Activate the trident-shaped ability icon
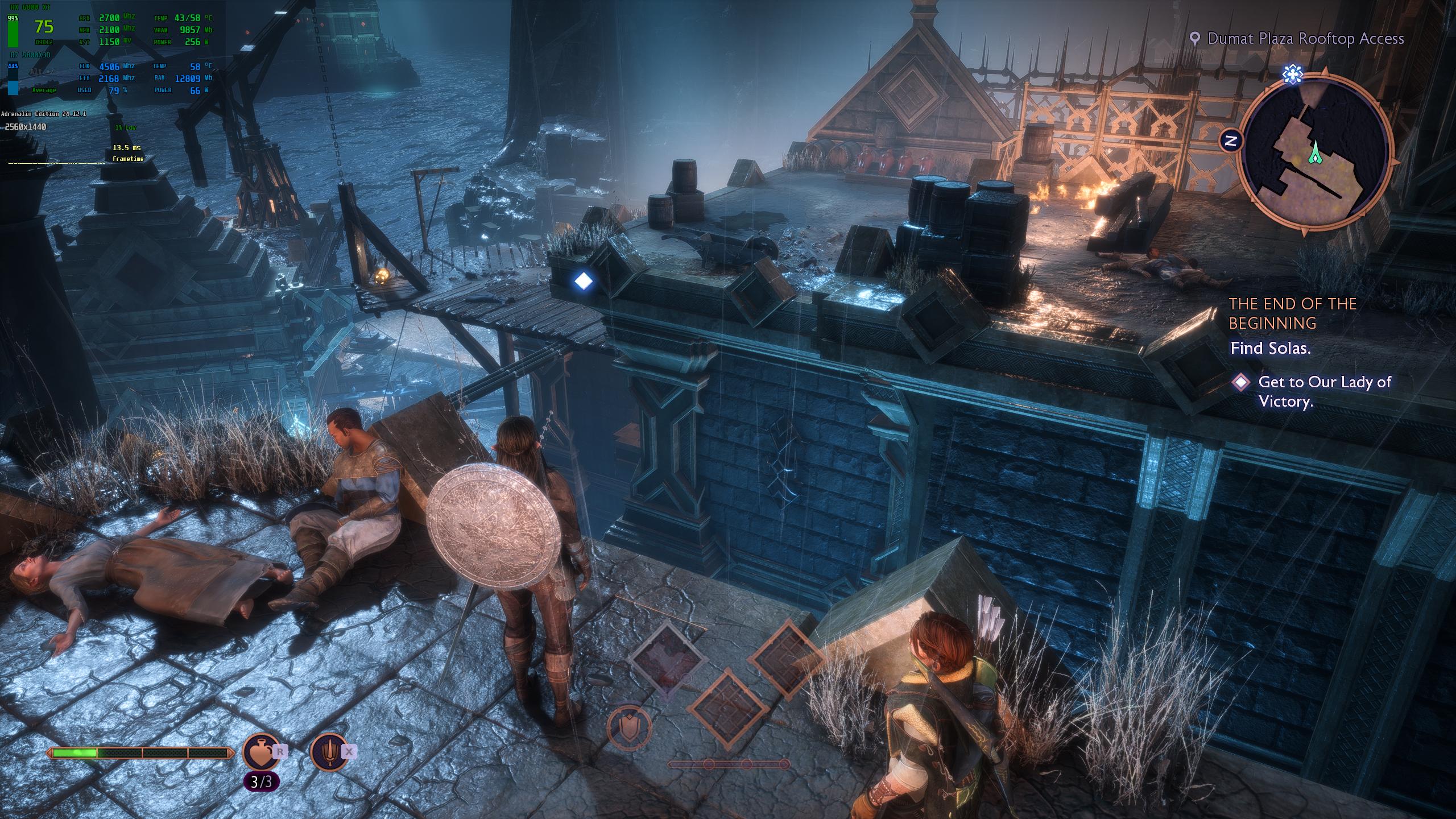The height and width of the screenshot is (819, 1456). [x=330, y=751]
